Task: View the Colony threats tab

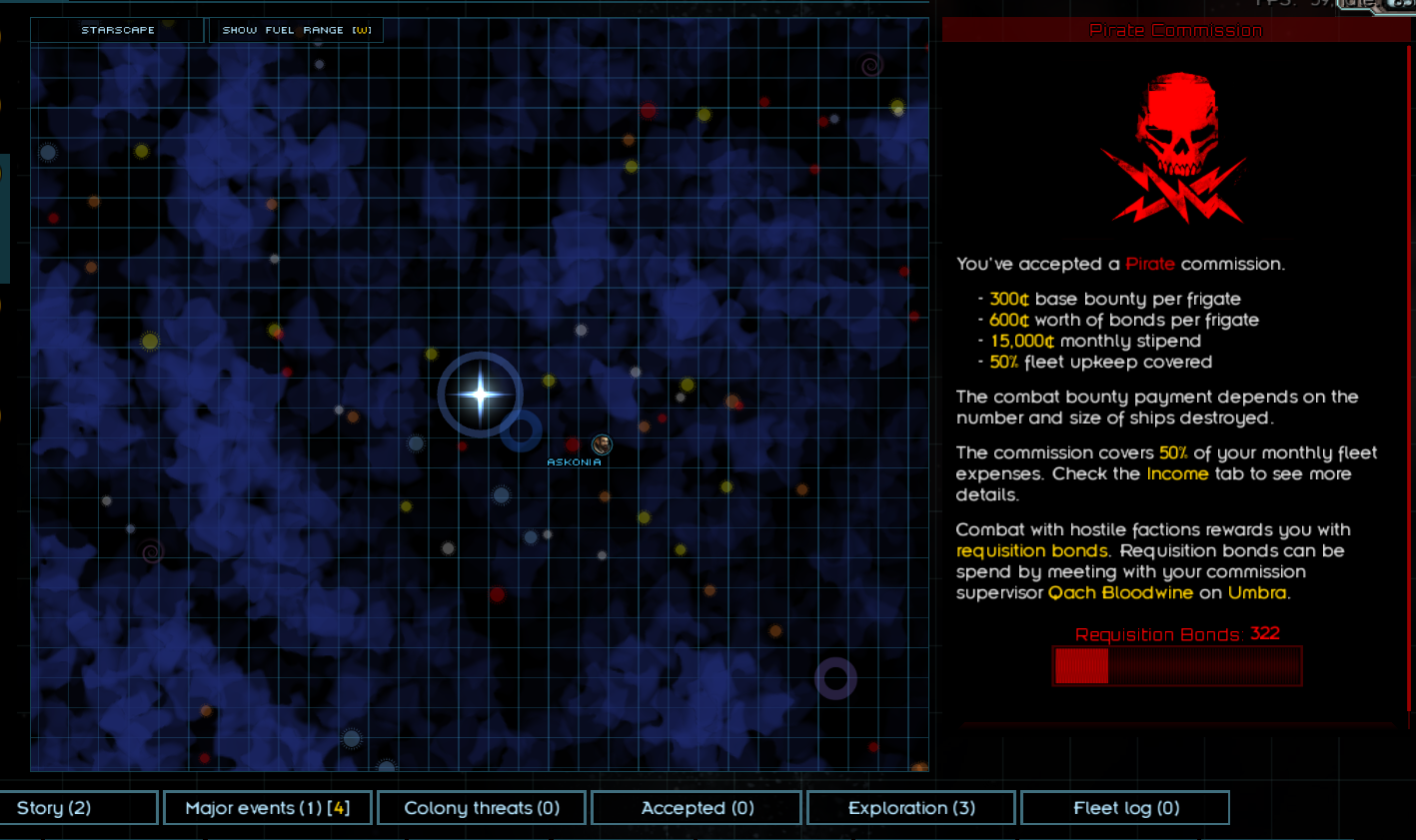Action: [x=482, y=808]
